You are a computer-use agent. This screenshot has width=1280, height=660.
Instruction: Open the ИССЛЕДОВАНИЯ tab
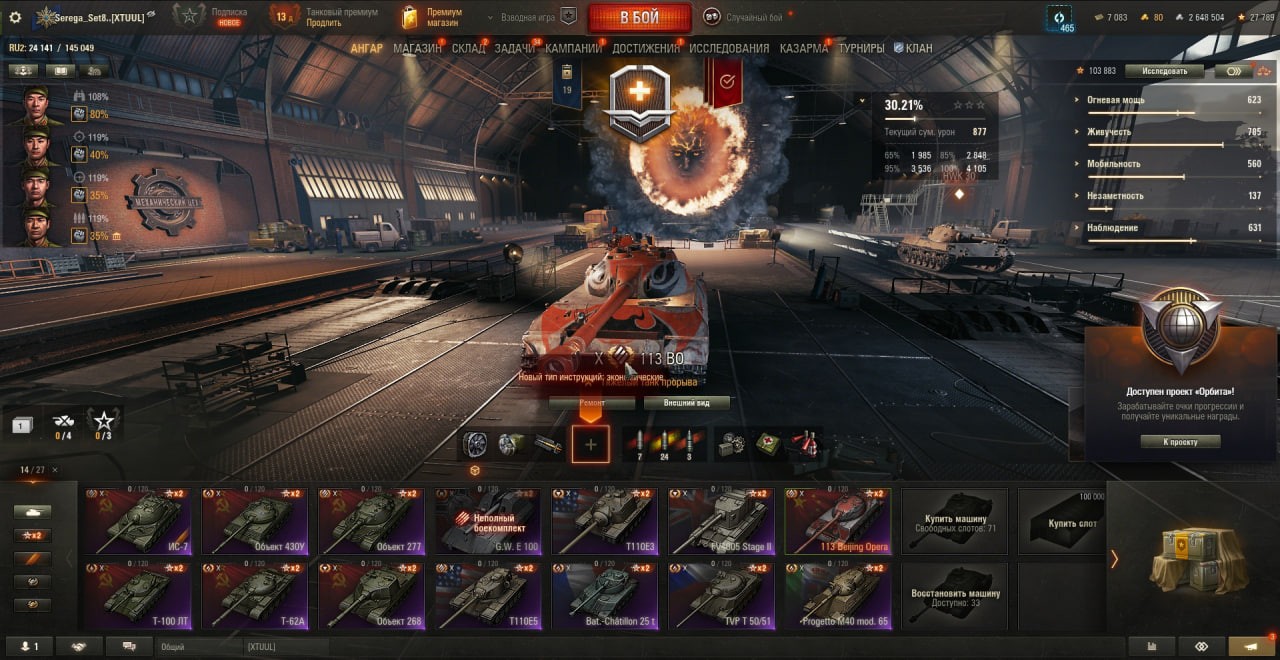729,48
